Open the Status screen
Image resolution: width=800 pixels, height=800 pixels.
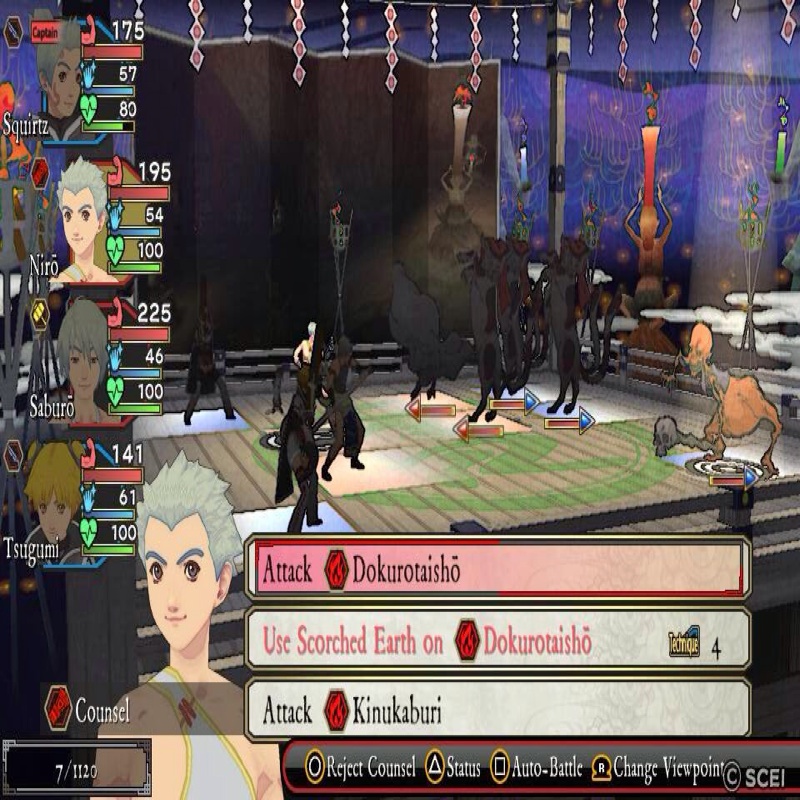(453, 769)
